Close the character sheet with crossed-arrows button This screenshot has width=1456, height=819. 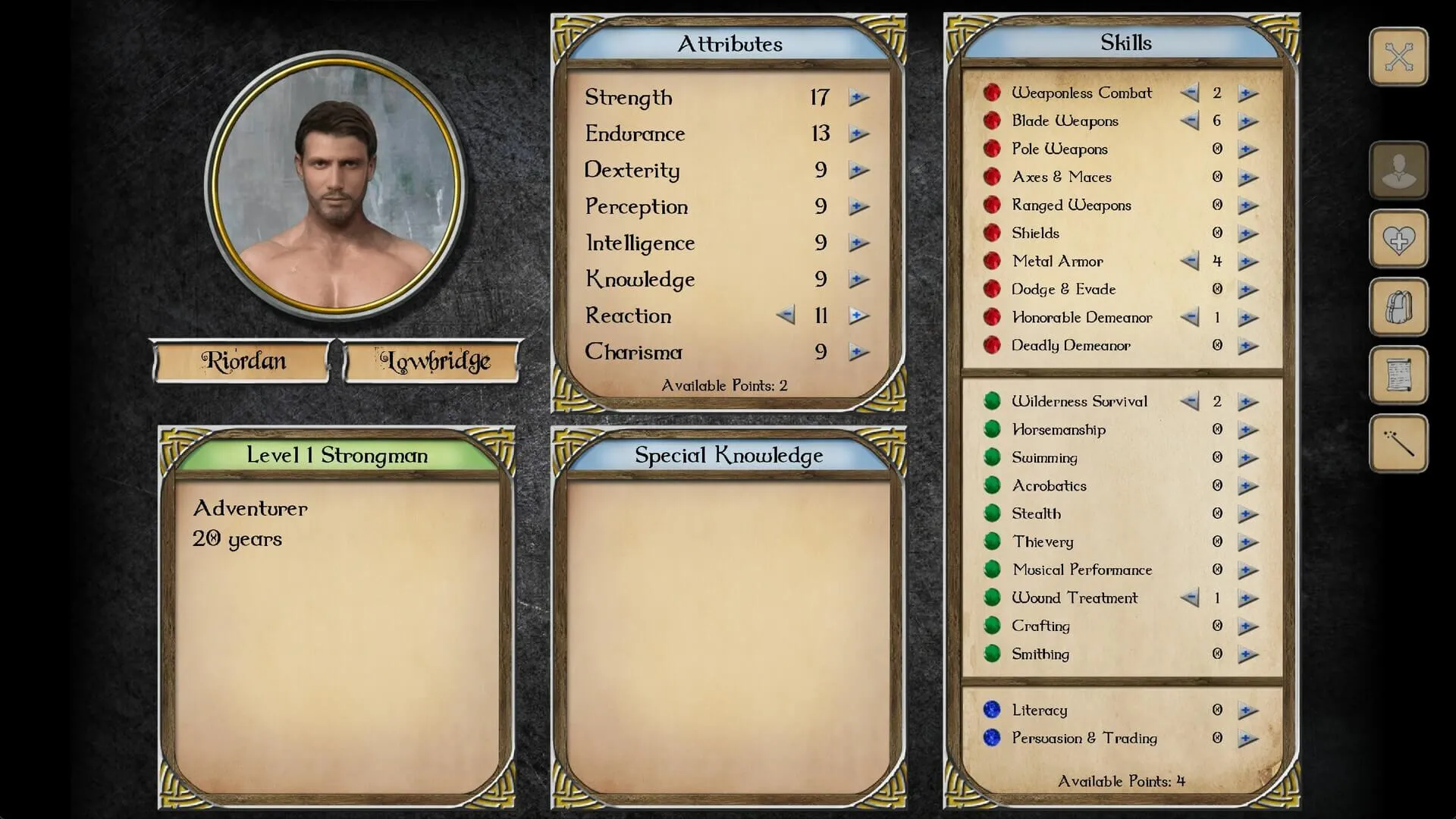pyautogui.click(x=1398, y=57)
